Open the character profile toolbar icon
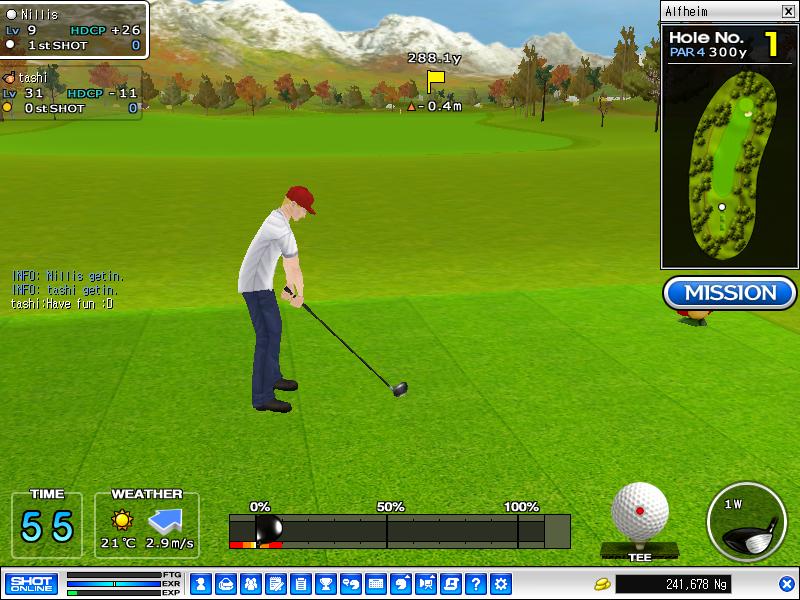 [x=200, y=584]
